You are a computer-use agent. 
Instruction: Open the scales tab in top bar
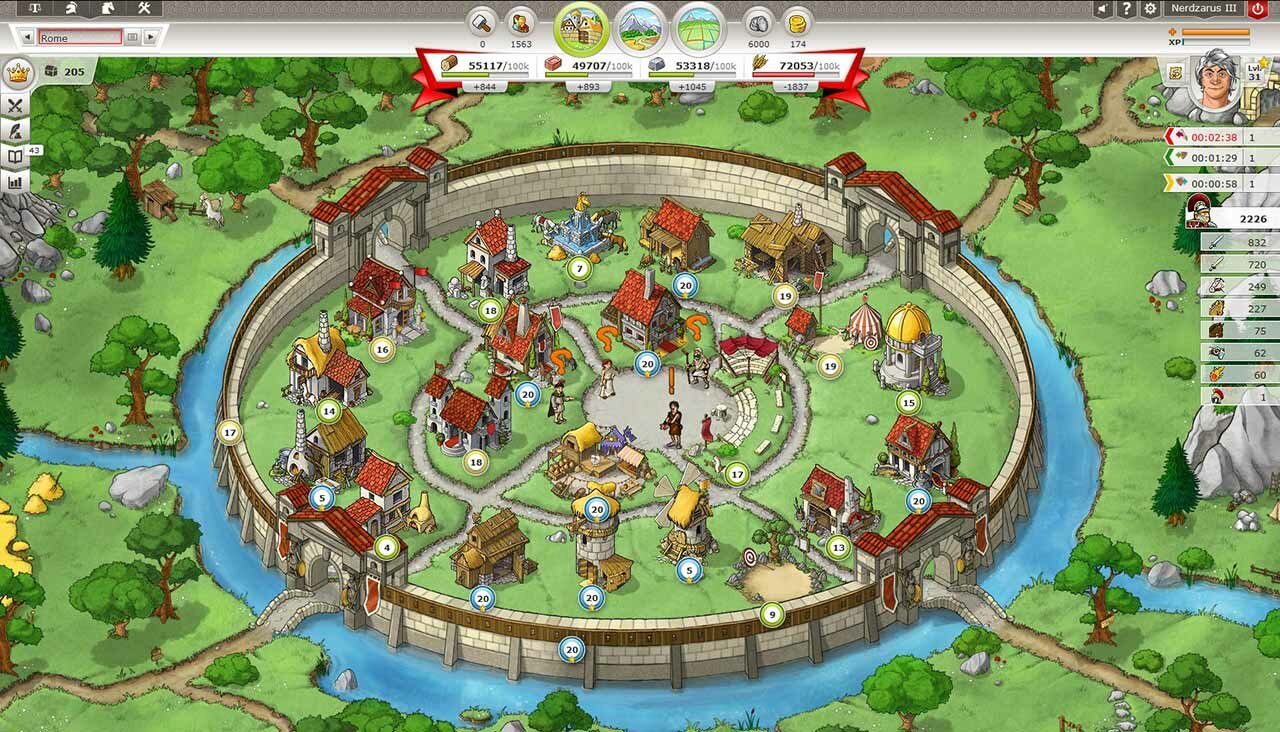click(x=36, y=9)
